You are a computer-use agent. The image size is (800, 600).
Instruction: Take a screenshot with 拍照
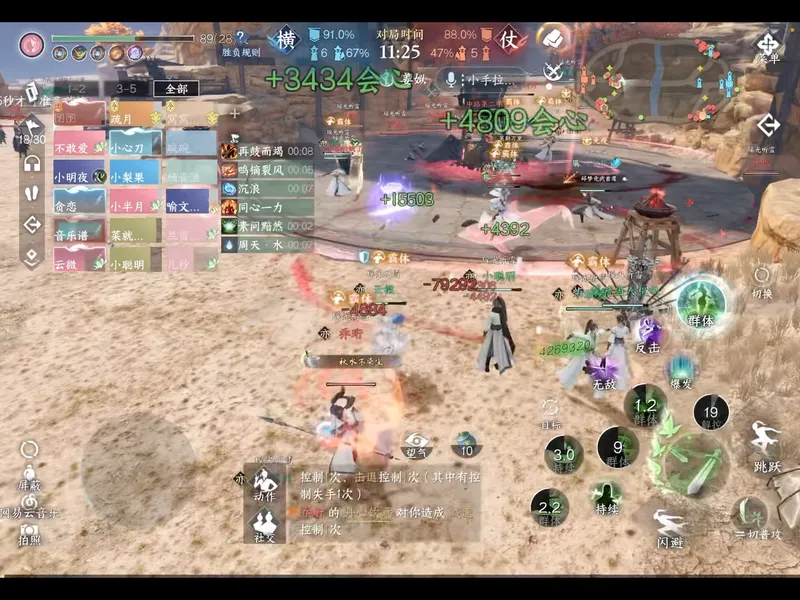(29, 533)
